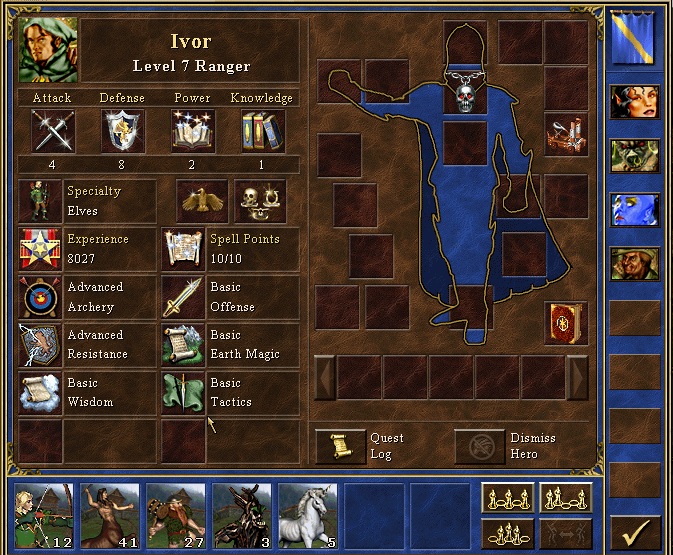Show Advanced Archery skill details
673x555 pixels.
[39, 297]
